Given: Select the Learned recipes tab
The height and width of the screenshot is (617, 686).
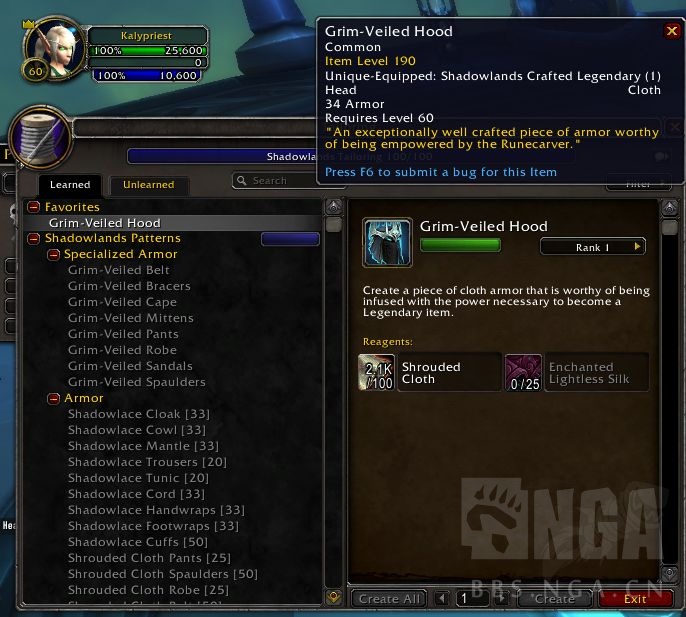Looking at the screenshot, I should pos(70,184).
